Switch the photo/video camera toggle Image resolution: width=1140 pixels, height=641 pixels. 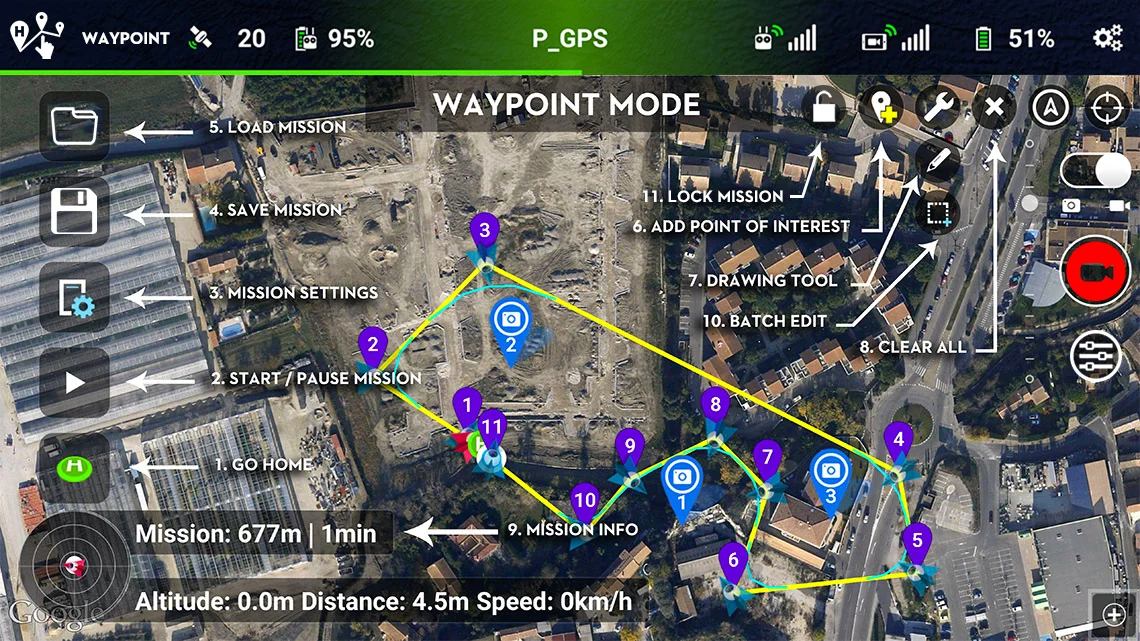click(x=1095, y=172)
